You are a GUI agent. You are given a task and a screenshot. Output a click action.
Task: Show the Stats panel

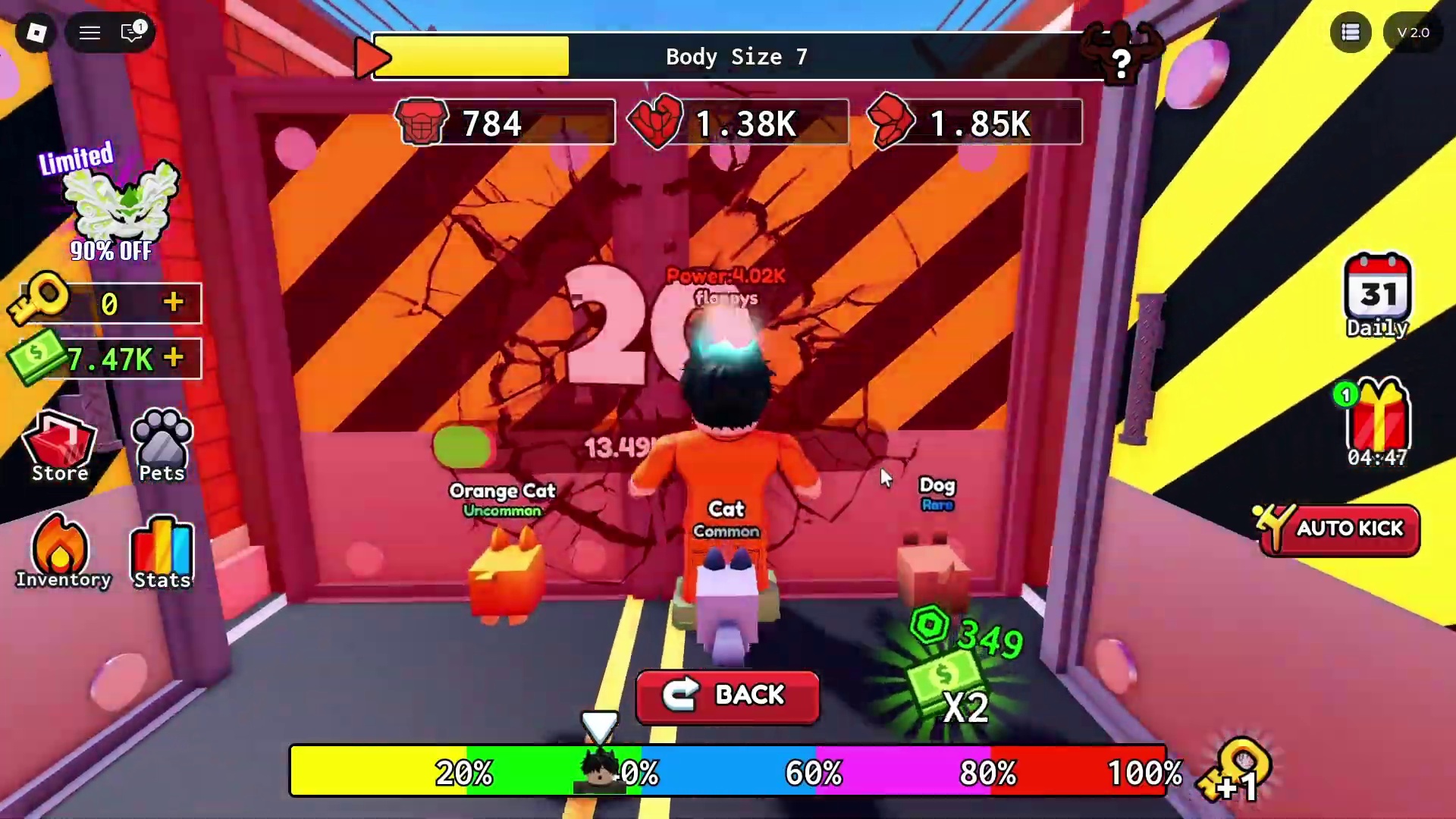click(x=162, y=554)
